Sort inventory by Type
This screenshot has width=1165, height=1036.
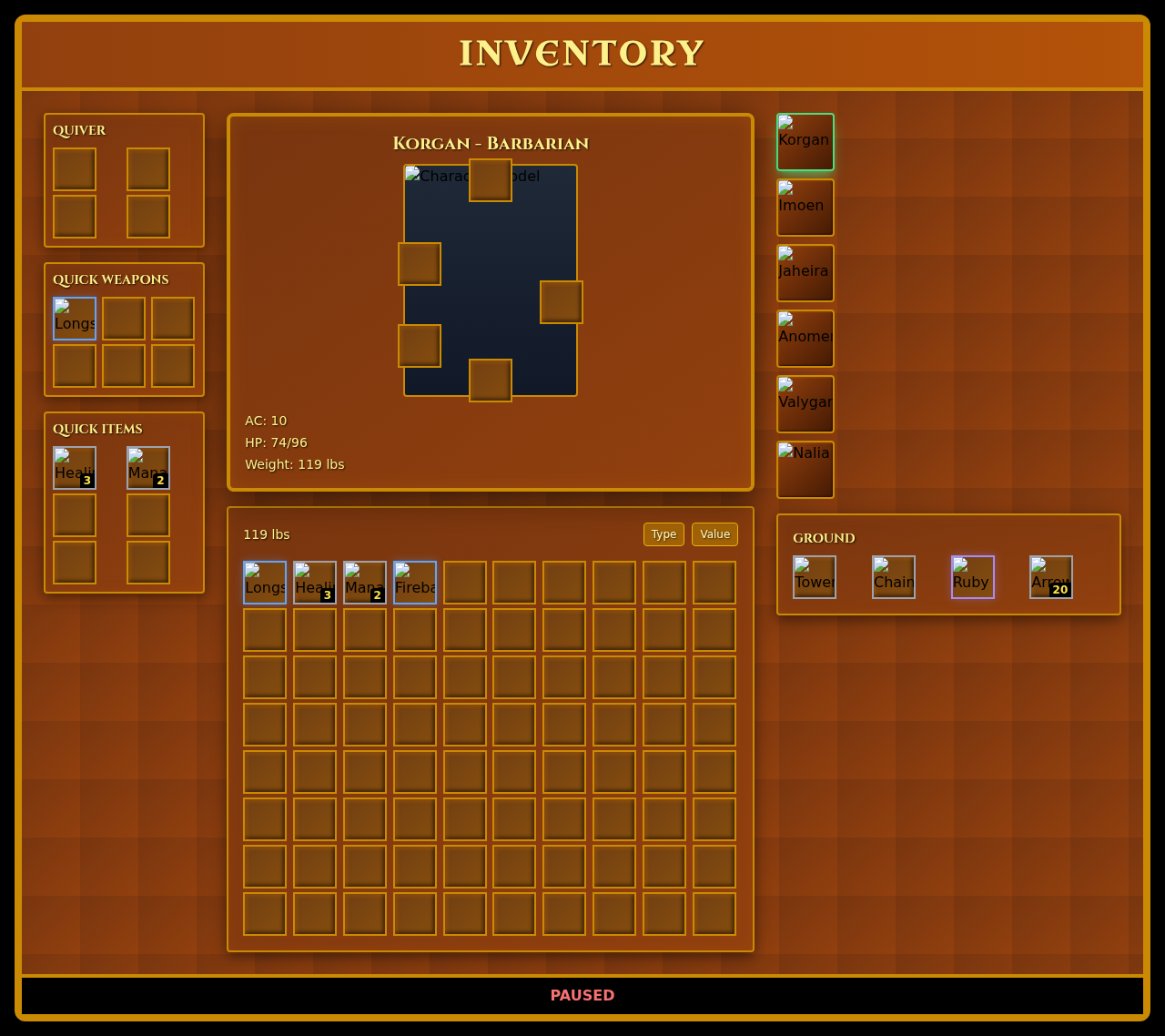664,534
